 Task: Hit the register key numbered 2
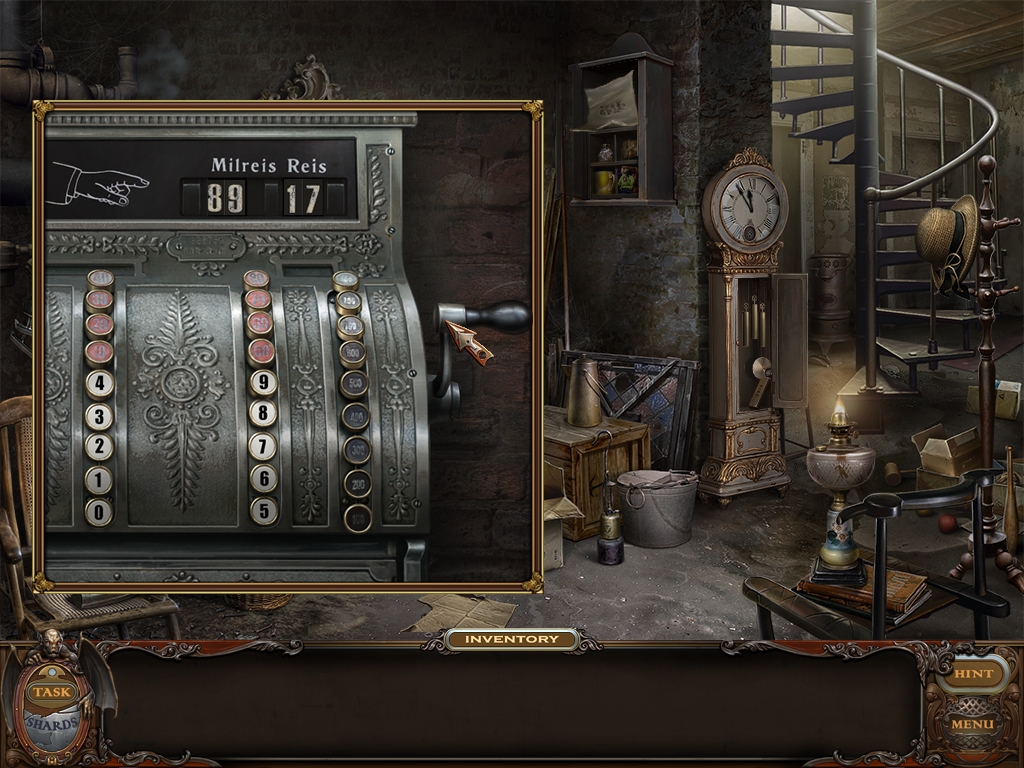coord(99,447)
